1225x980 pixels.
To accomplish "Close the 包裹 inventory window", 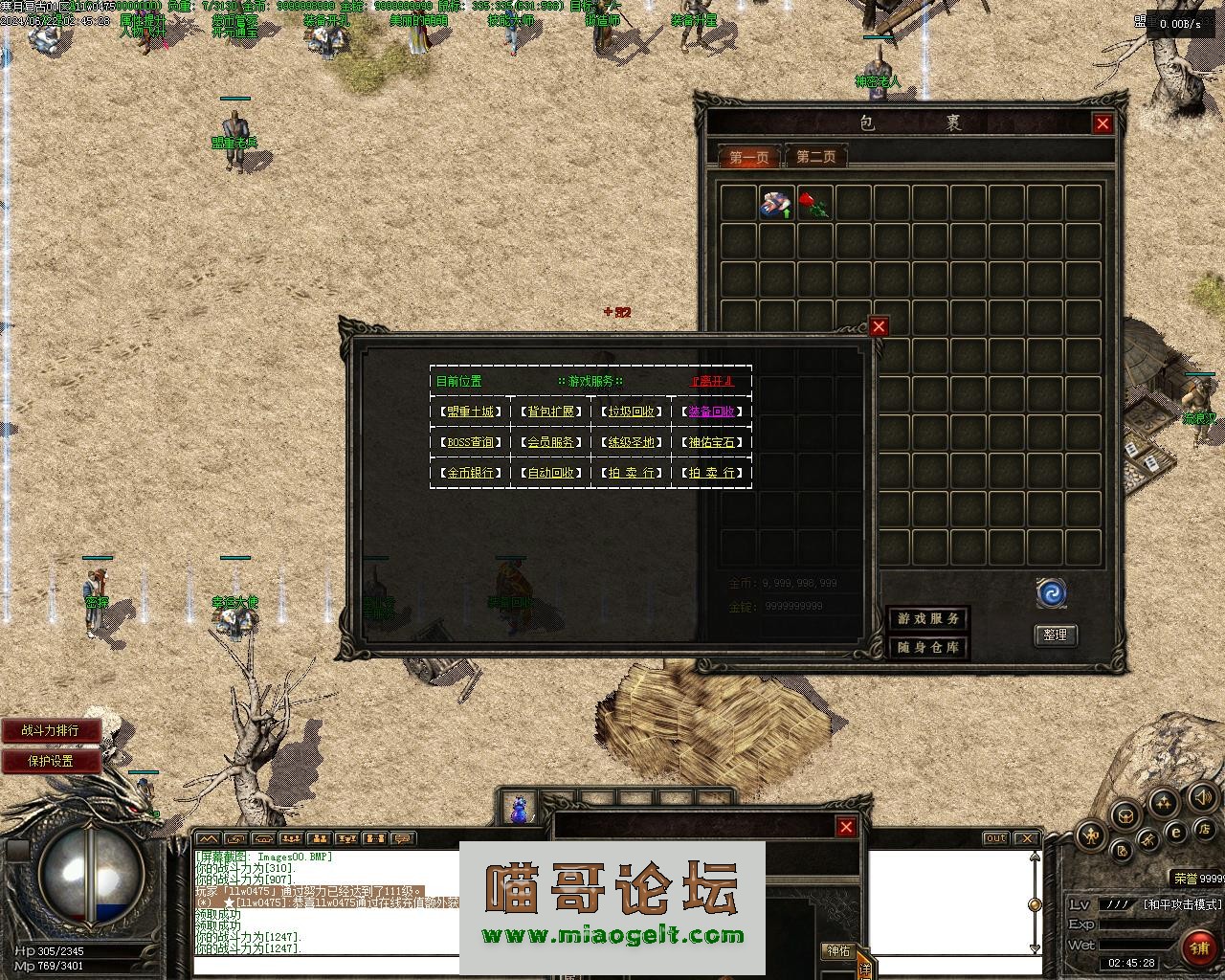I will point(1102,123).
